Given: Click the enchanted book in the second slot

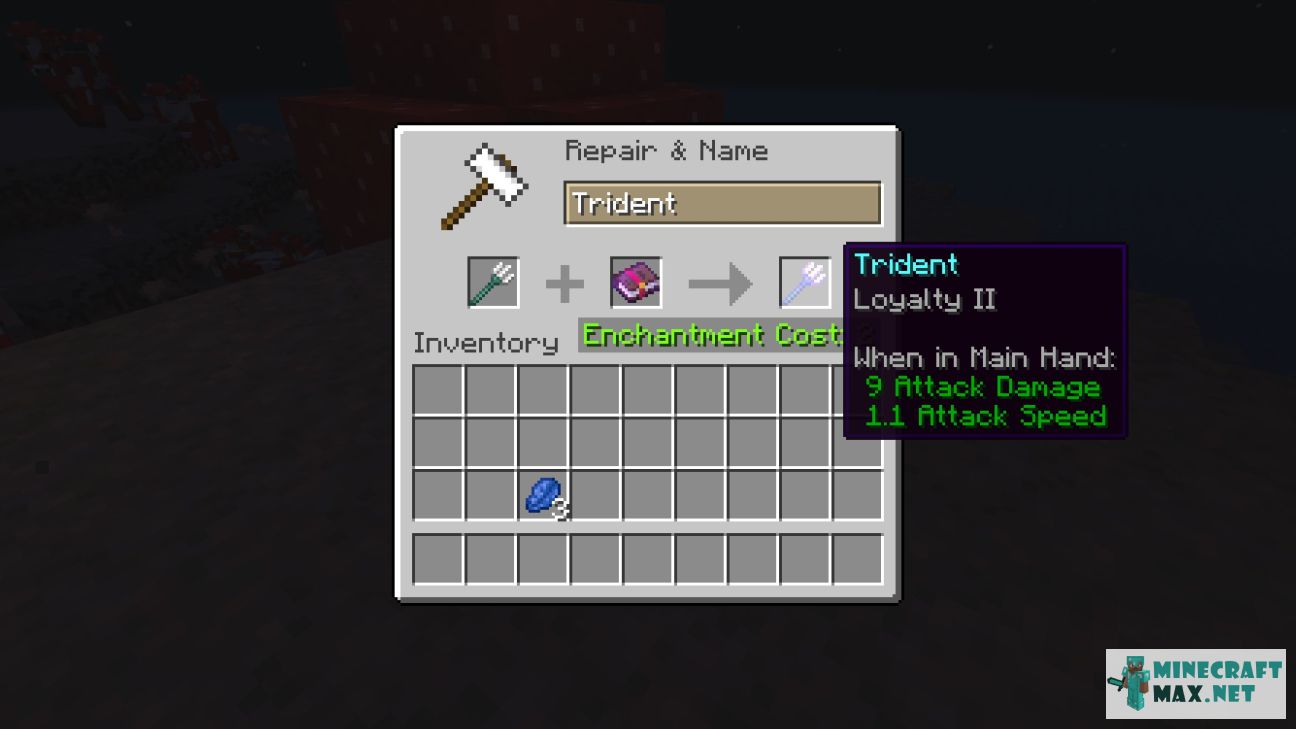Looking at the screenshot, I should 635,282.
